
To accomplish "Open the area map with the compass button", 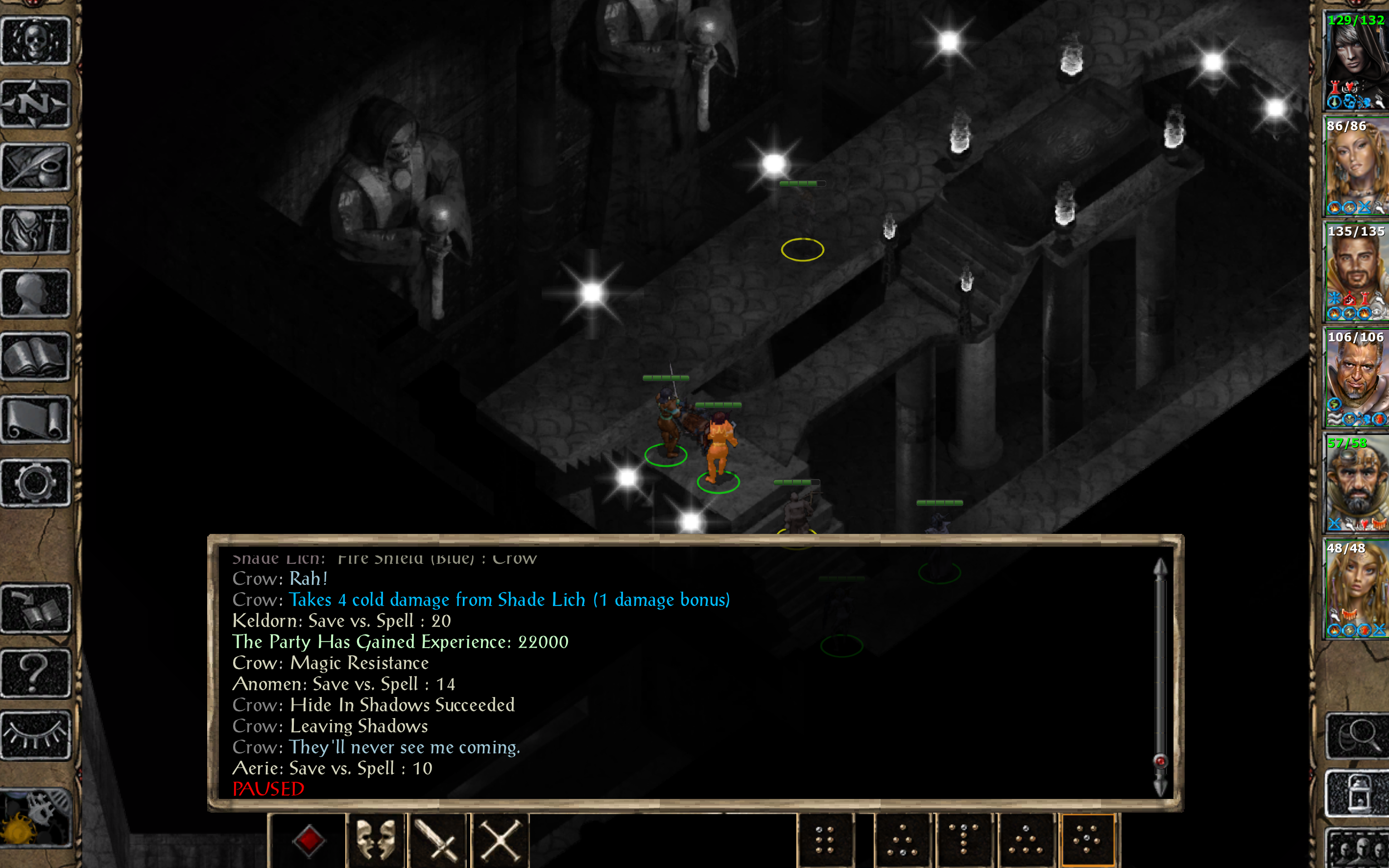I will 36,104.
